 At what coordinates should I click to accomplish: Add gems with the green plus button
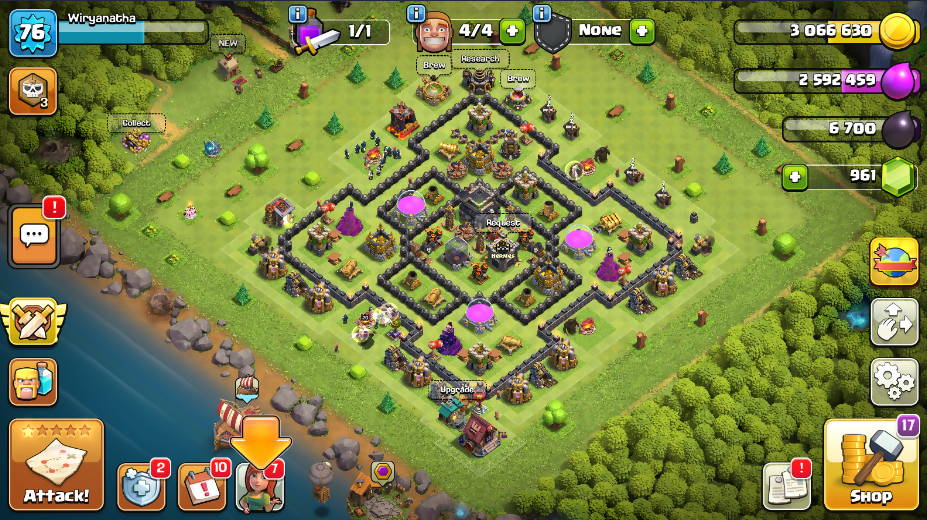[795, 177]
